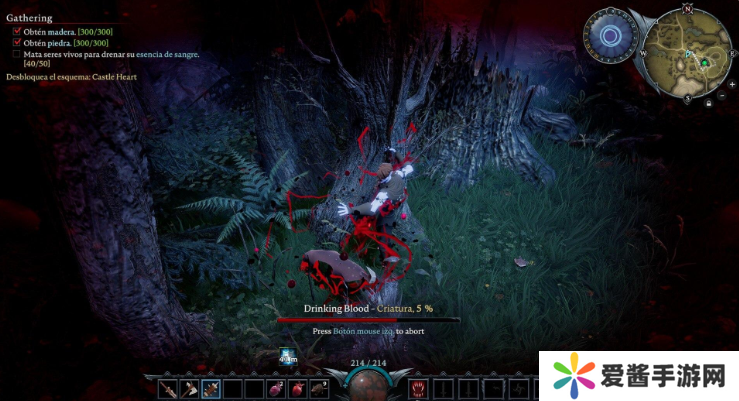Click the blue buff icon above hotbar

tap(288, 355)
